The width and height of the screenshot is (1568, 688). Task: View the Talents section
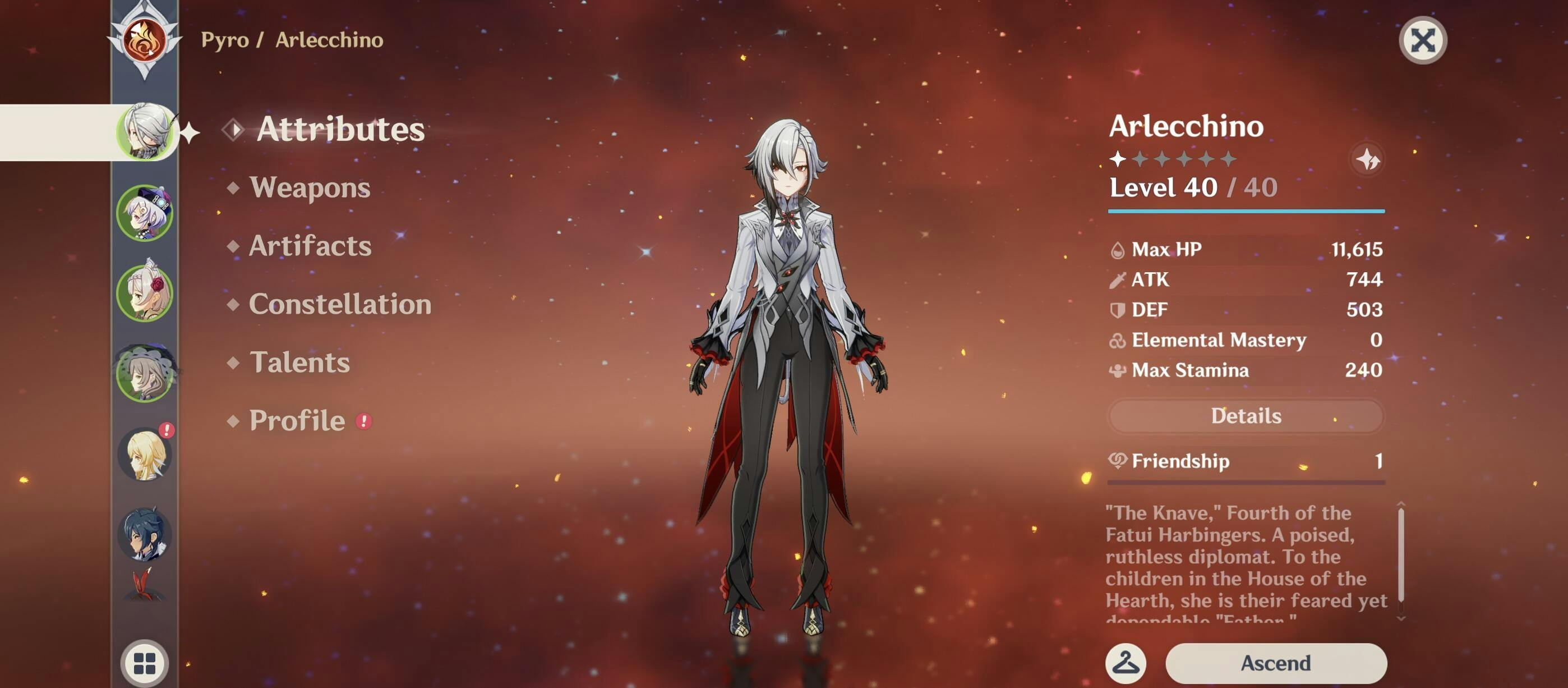299,363
